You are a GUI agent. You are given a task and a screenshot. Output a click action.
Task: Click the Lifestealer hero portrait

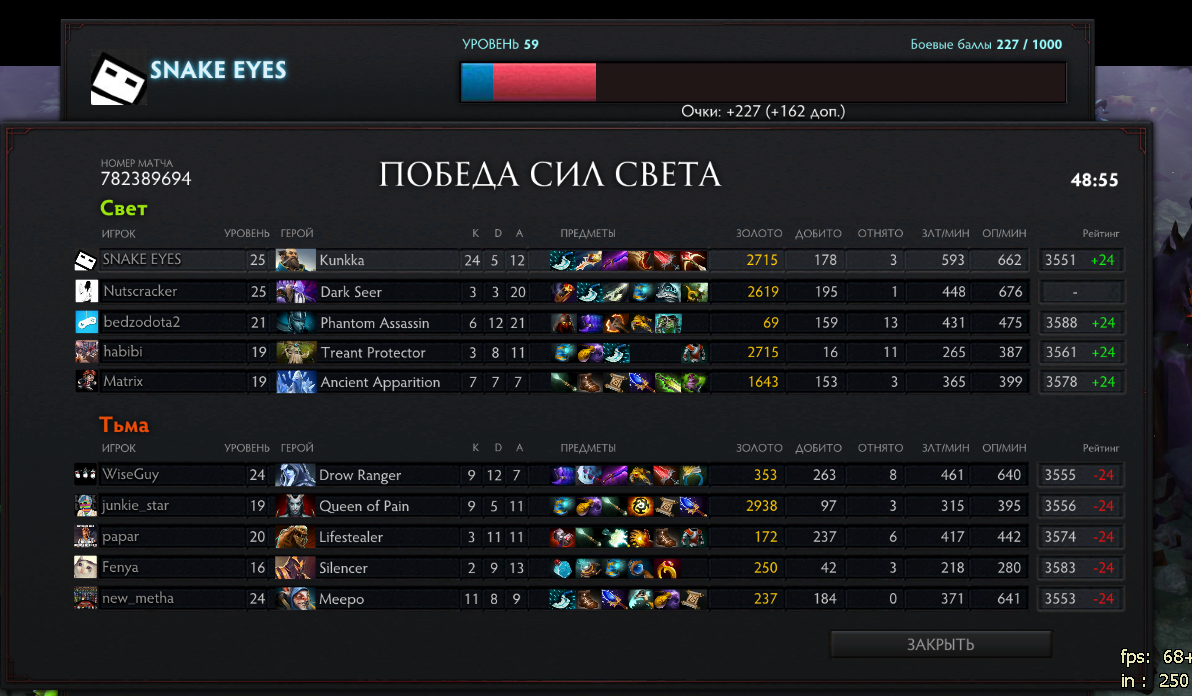pyautogui.click(x=295, y=537)
